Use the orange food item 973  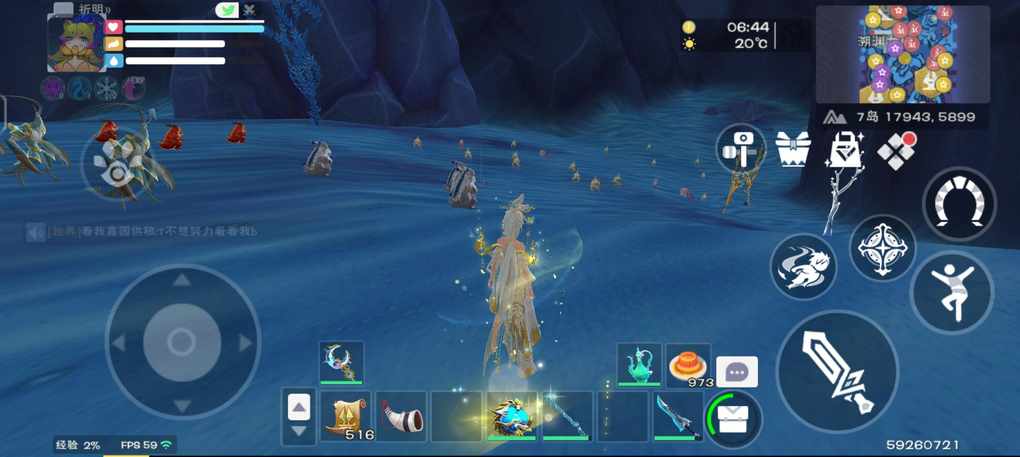coord(688,364)
